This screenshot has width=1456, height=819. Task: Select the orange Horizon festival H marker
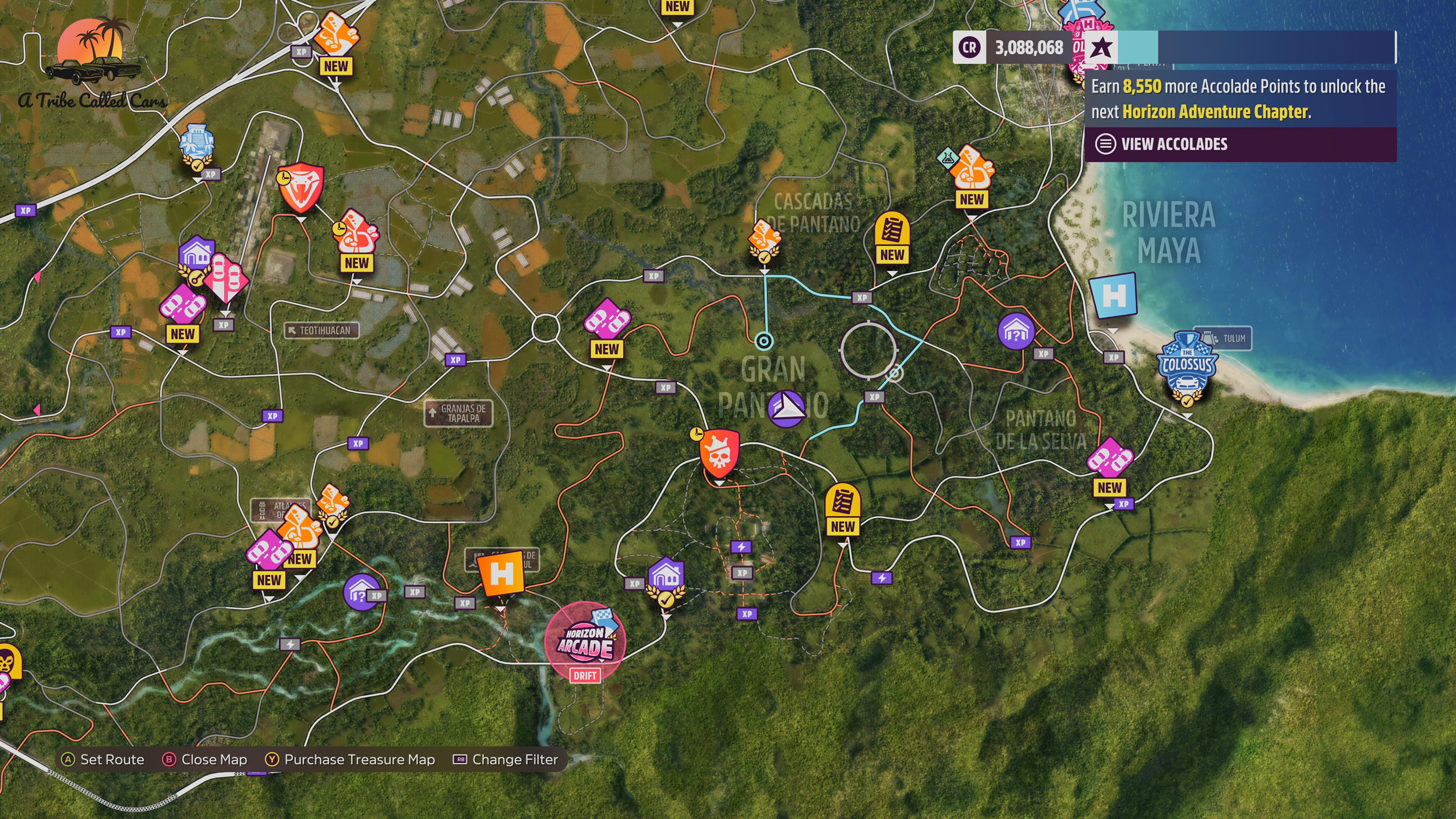click(x=501, y=574)
